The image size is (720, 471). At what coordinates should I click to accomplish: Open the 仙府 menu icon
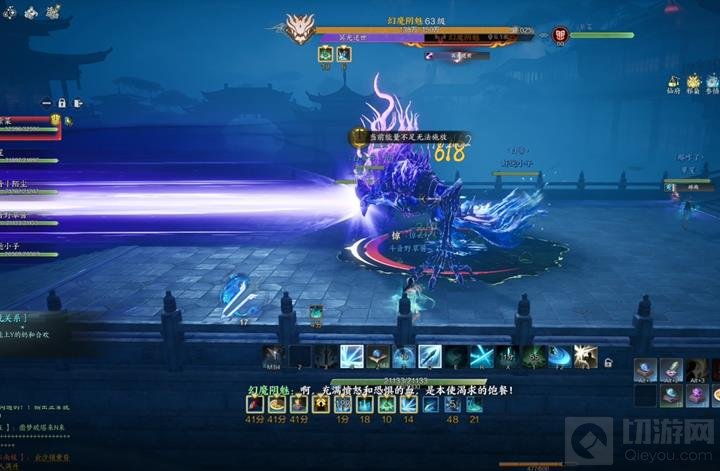(674, 83)
